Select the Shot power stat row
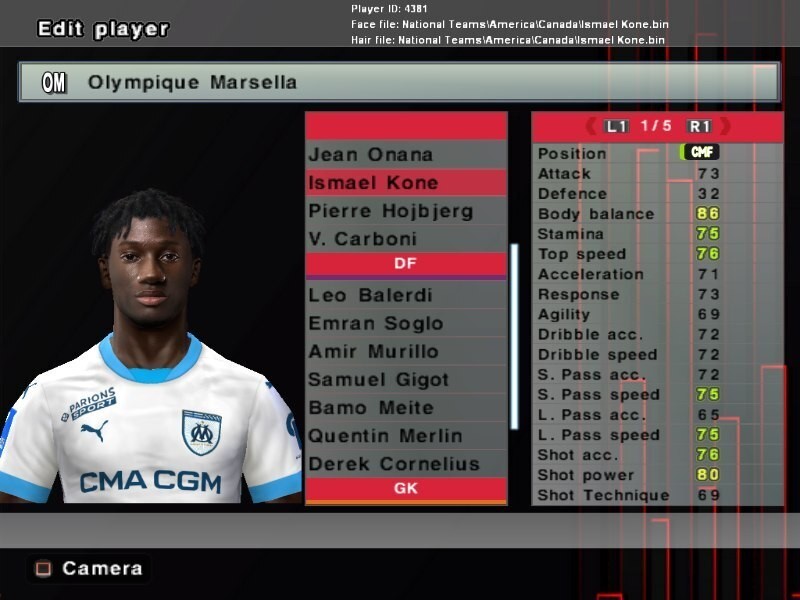This screenshot has width=800, height=600. [656, 475]
